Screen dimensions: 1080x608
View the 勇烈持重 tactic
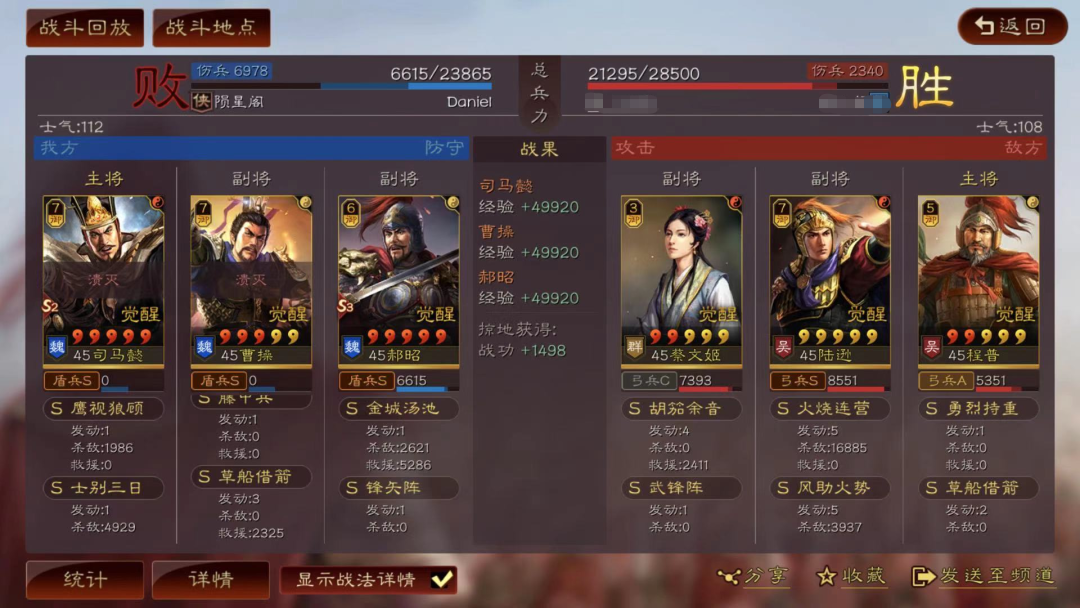(978, 409)
